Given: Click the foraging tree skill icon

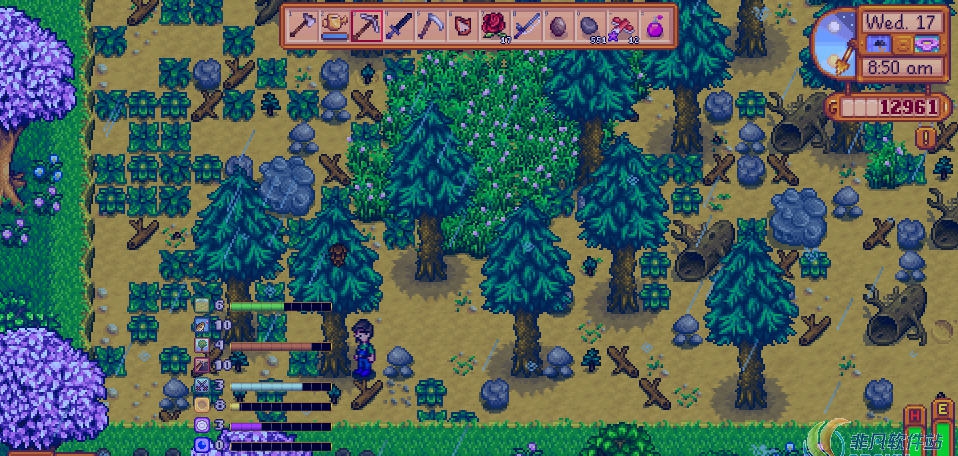Looking at the screenshot, I should click(202, 345).
